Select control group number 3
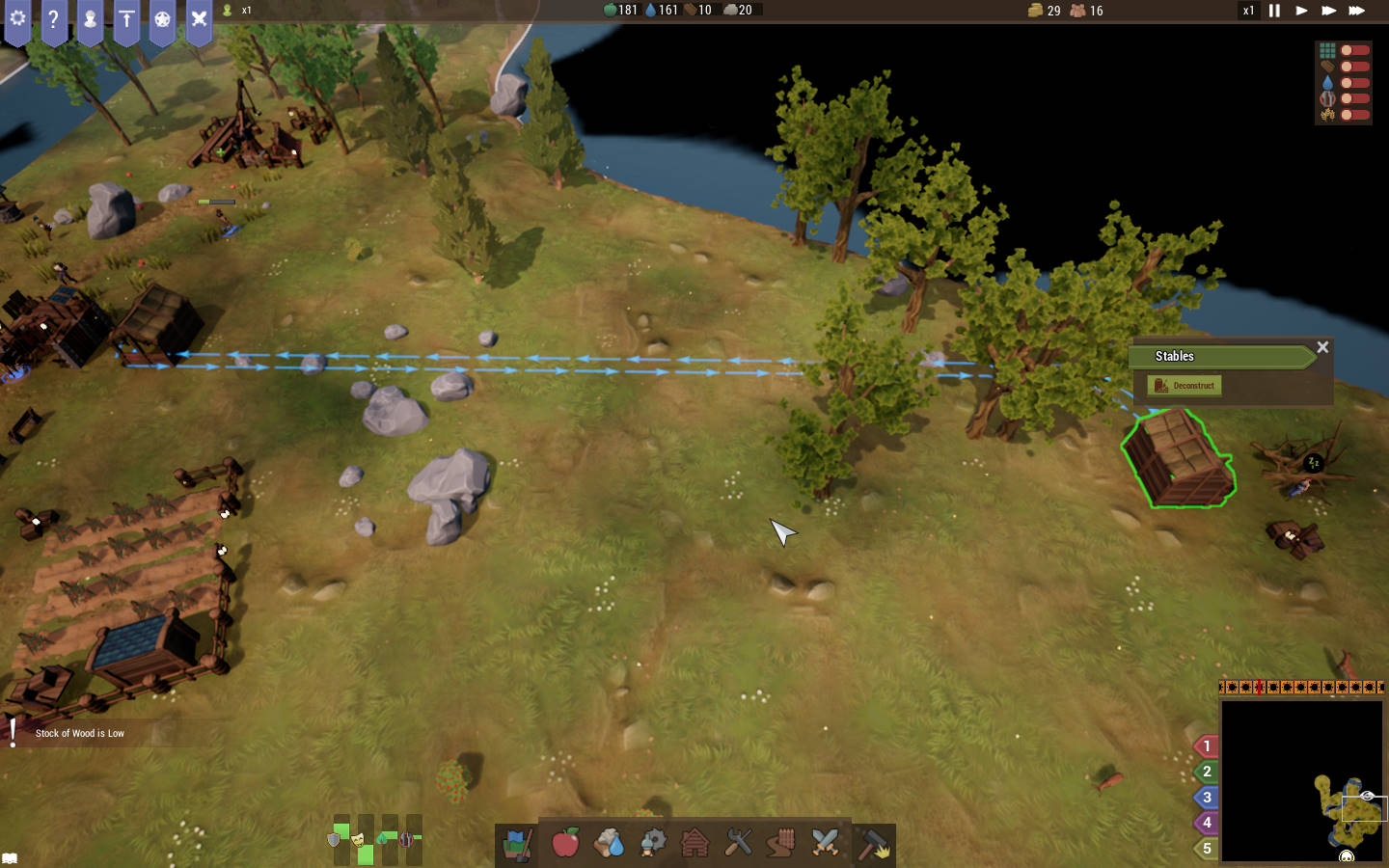 pos(1207,798)
